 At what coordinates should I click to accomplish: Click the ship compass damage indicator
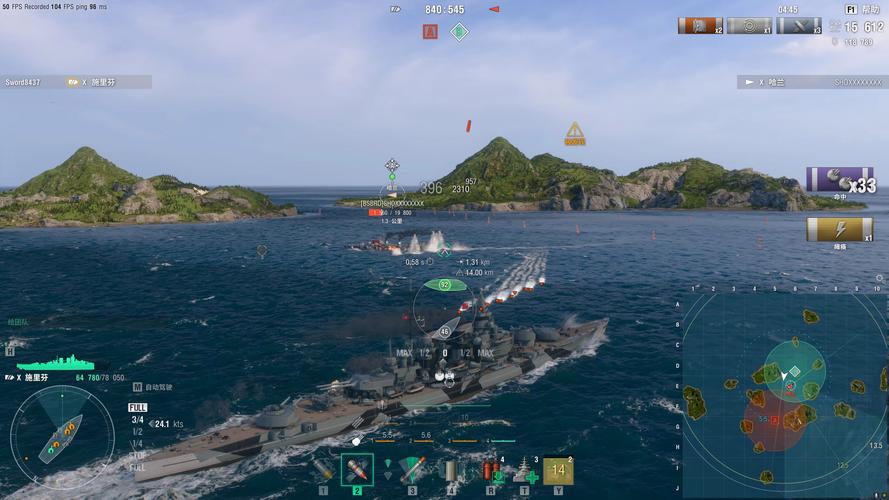tap(62, 436)
